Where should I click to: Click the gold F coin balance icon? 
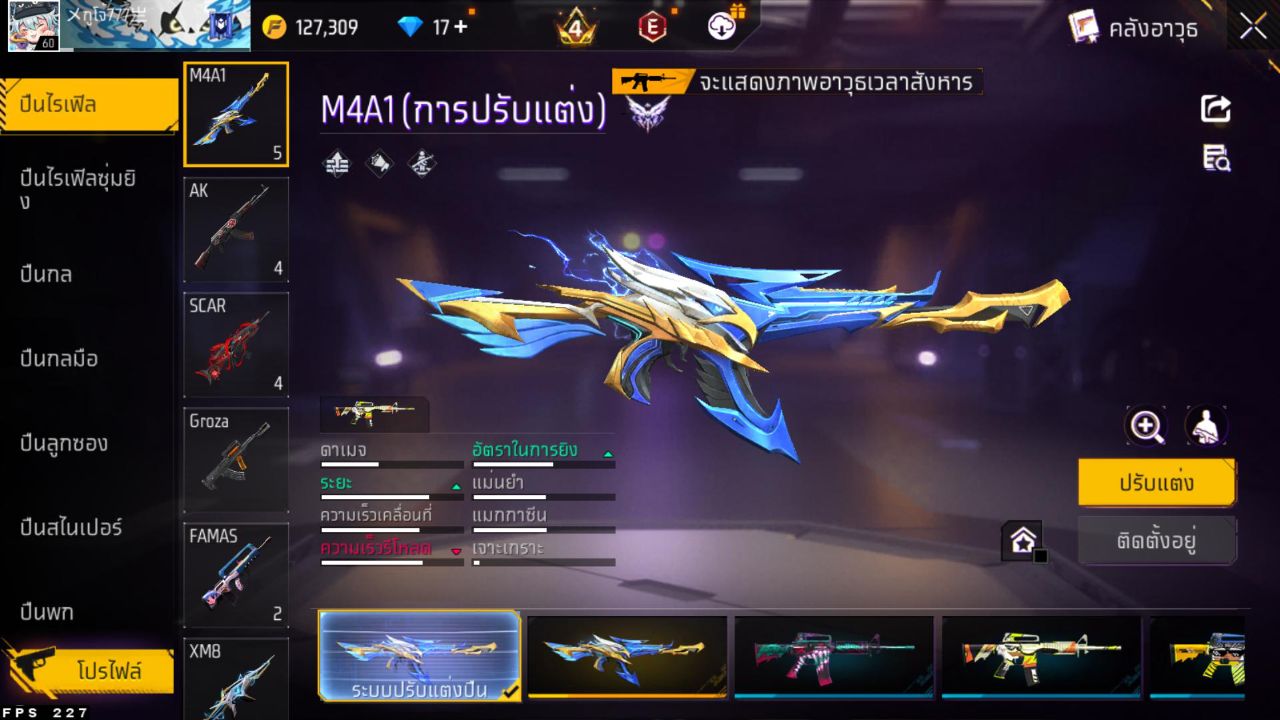[x=271, y=26]
